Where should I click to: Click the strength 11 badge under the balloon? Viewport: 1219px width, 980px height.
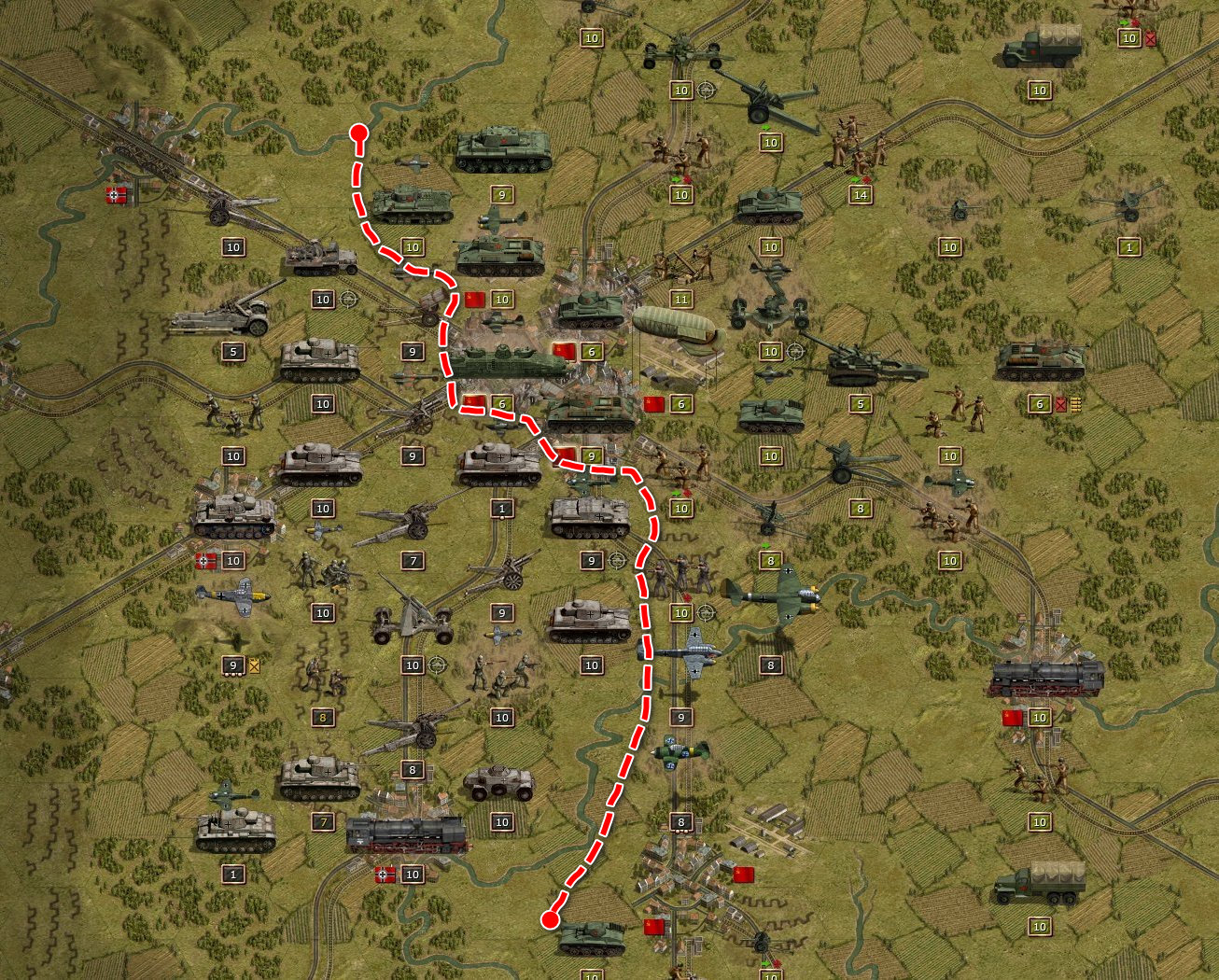(x=681, y=299)
